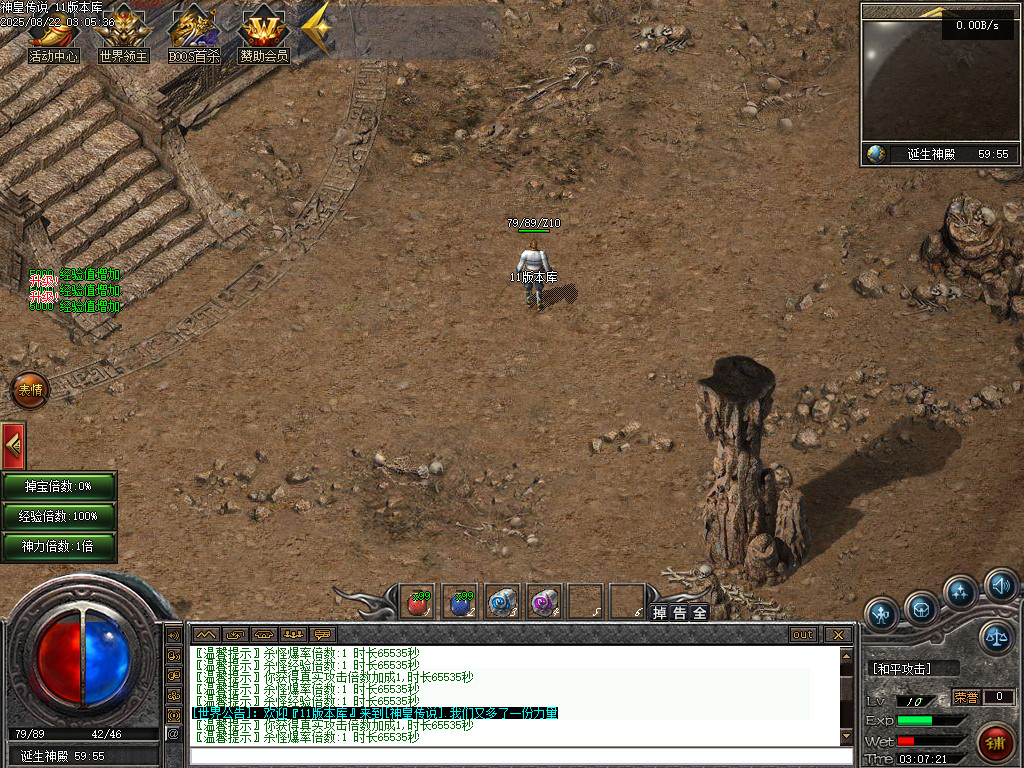Toggle sound with the speaker icon
The height and width of the screenshot is (768, 1024).
tap(1000, 584)
